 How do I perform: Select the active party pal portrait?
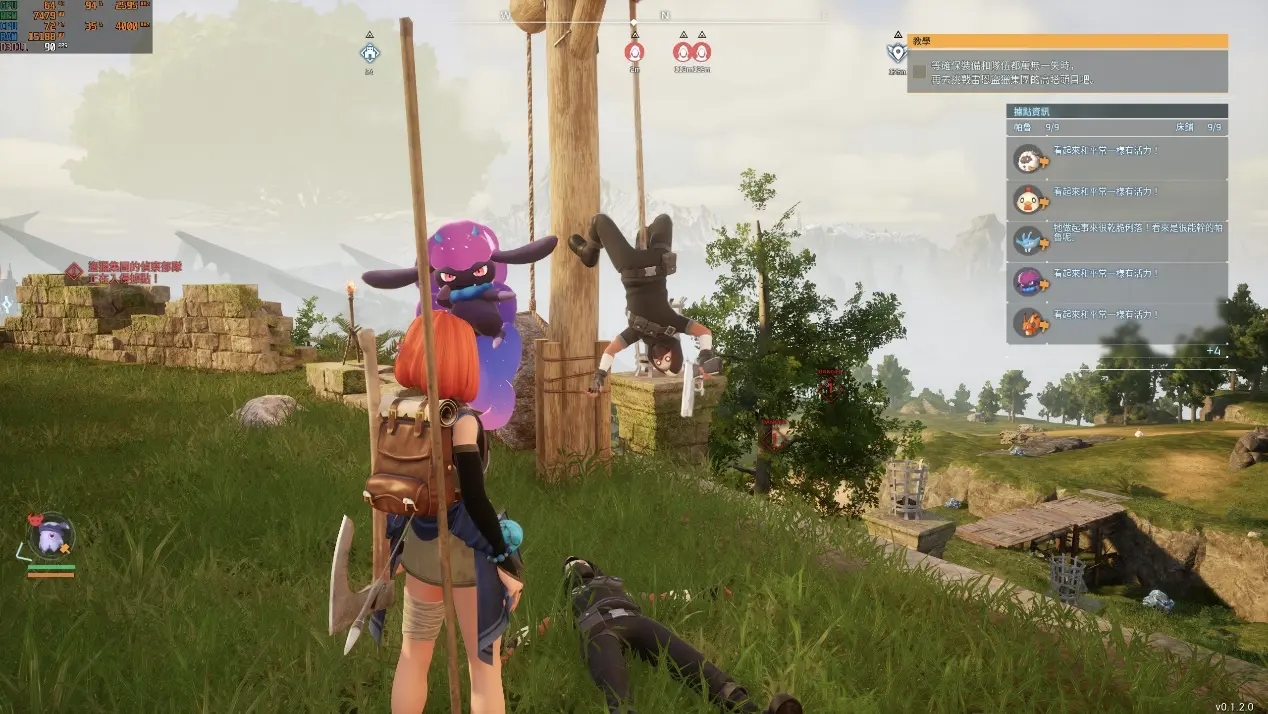(x=50, y=537)
